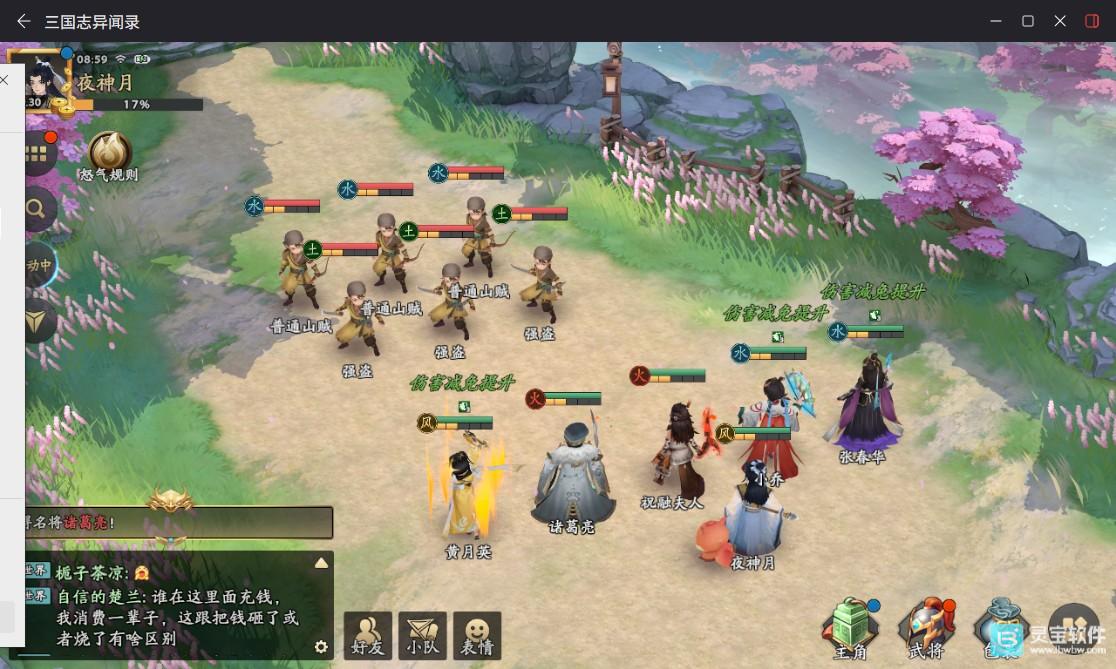Click the magnifying glass search button
This screenshot has width=1116, height=669.
click(38, 209)
